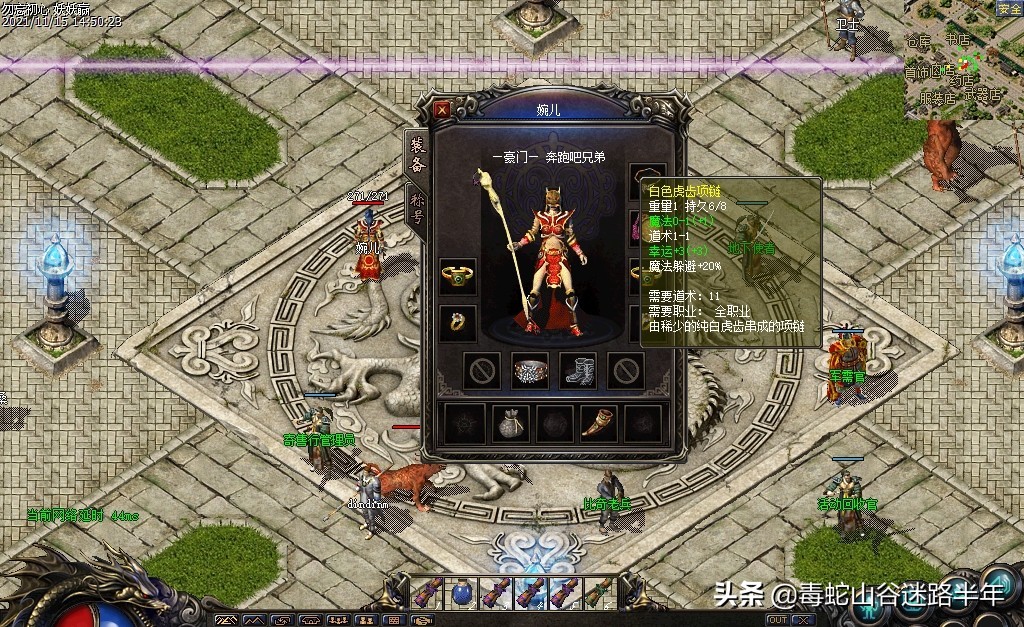Image resolution: width=1024 pixels, height=627 pixels.
Task: Select the gold ring with white gem
Action: coord(458,323)
